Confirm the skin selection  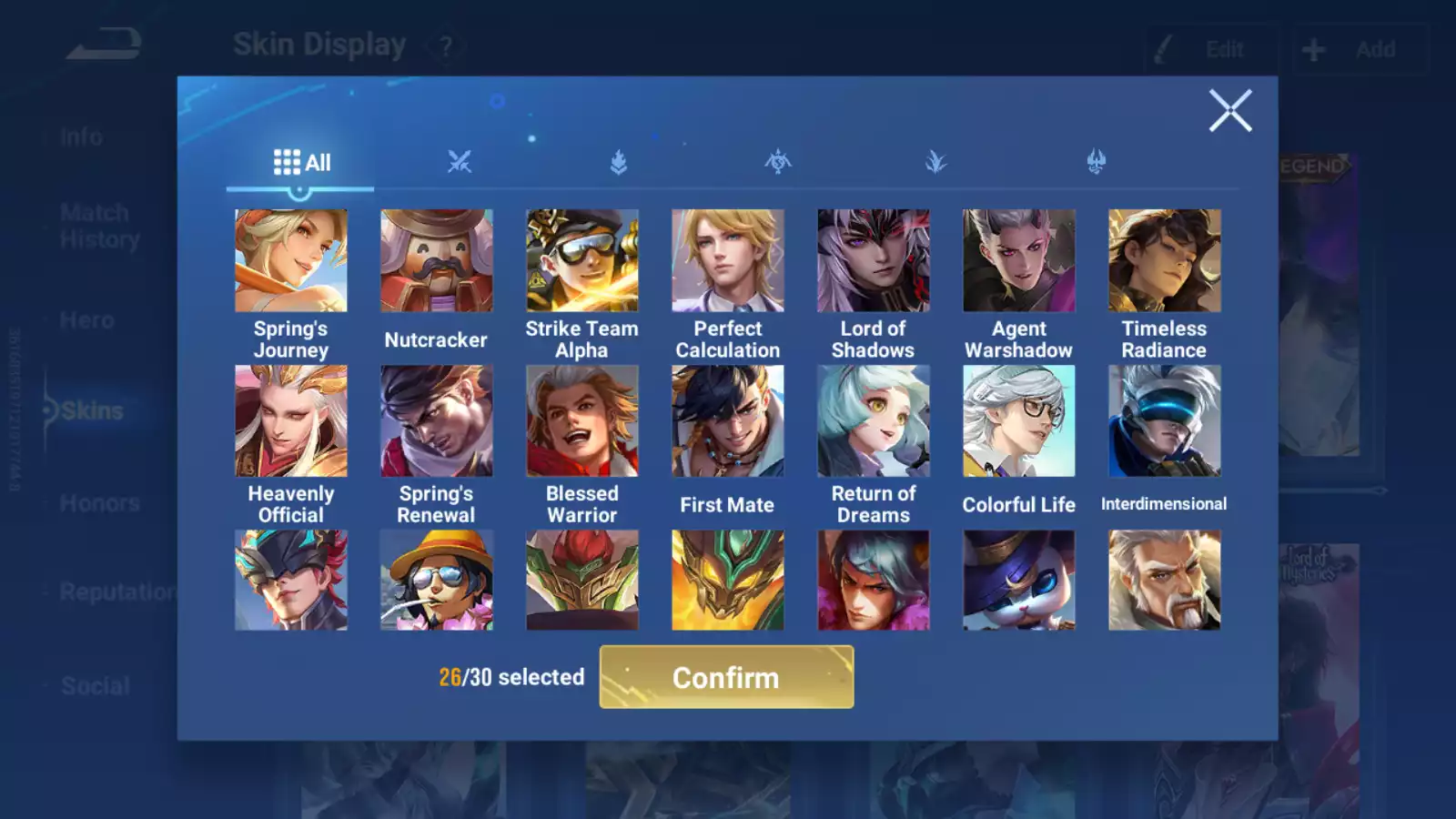tap(726, 677)
